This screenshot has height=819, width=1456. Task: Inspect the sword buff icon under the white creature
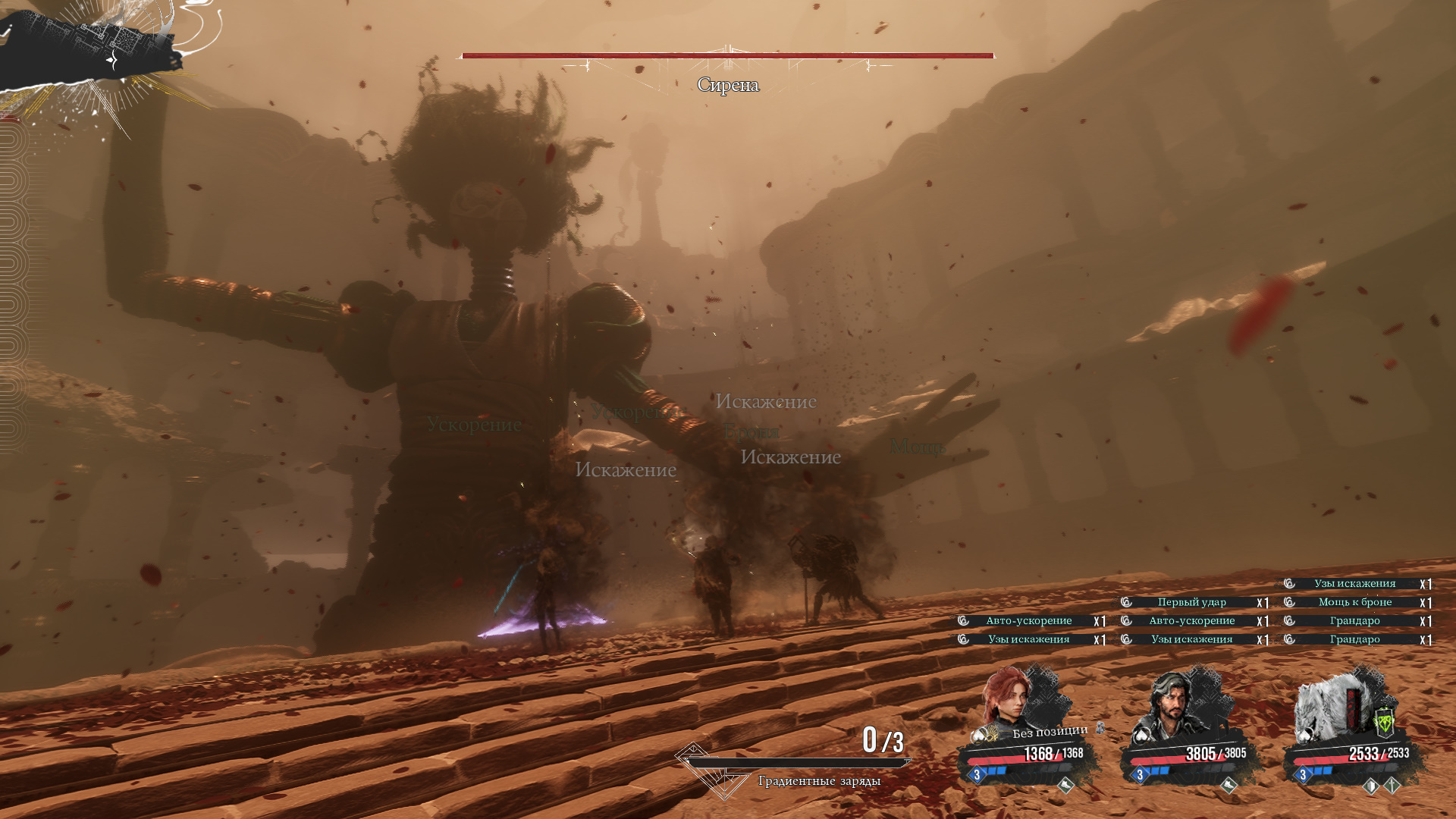point(1392,786)
